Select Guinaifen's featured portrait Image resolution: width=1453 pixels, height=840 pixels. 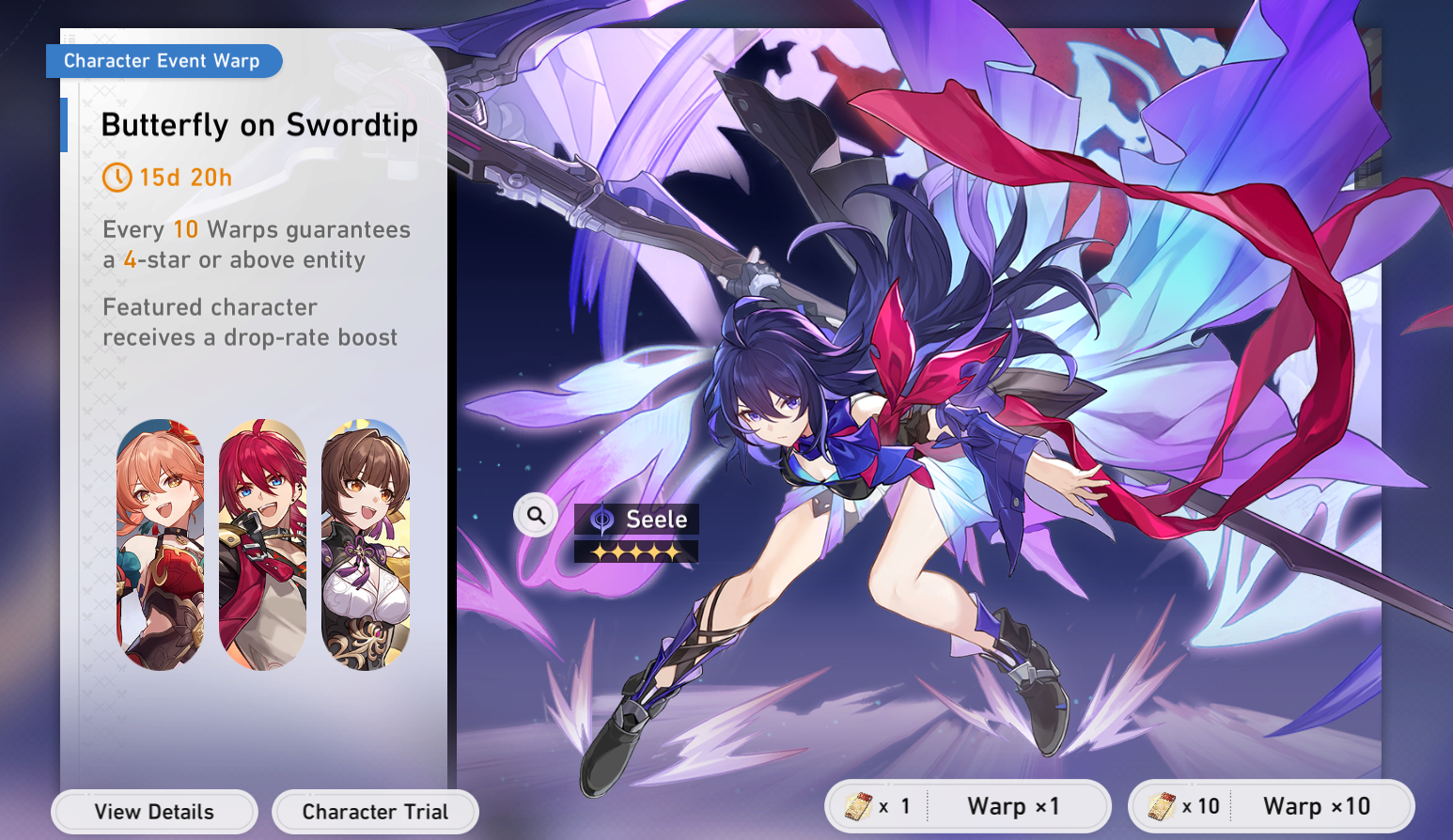(161, 545)
